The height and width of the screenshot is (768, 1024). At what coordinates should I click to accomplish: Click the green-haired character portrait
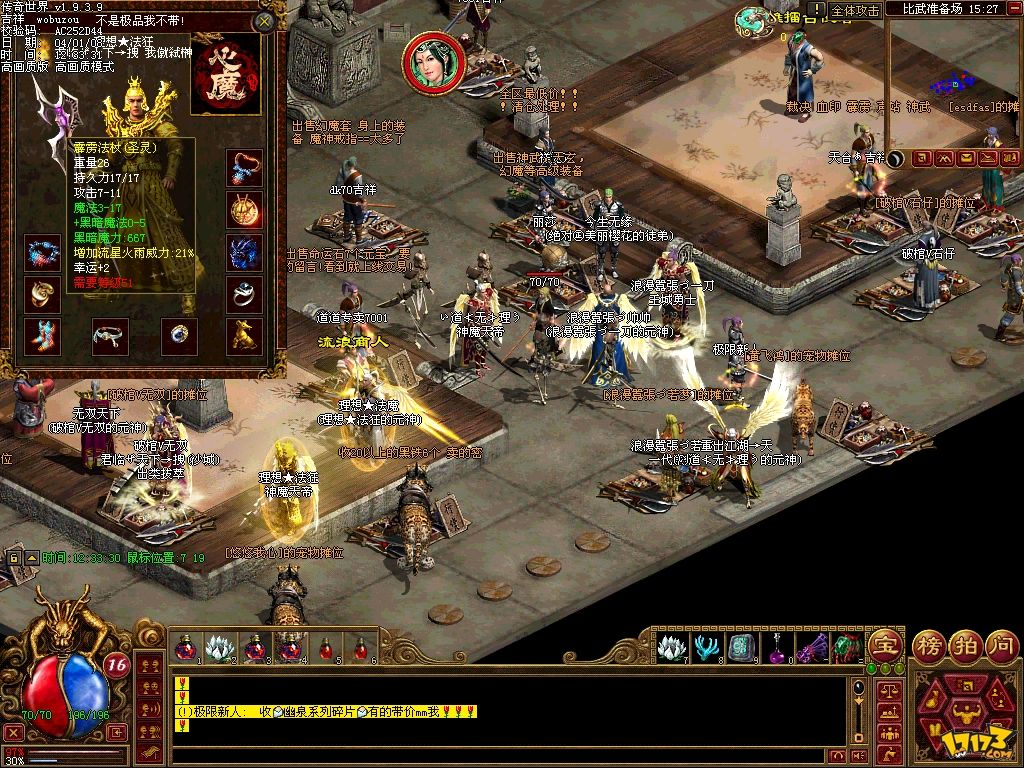click(433, 62)
